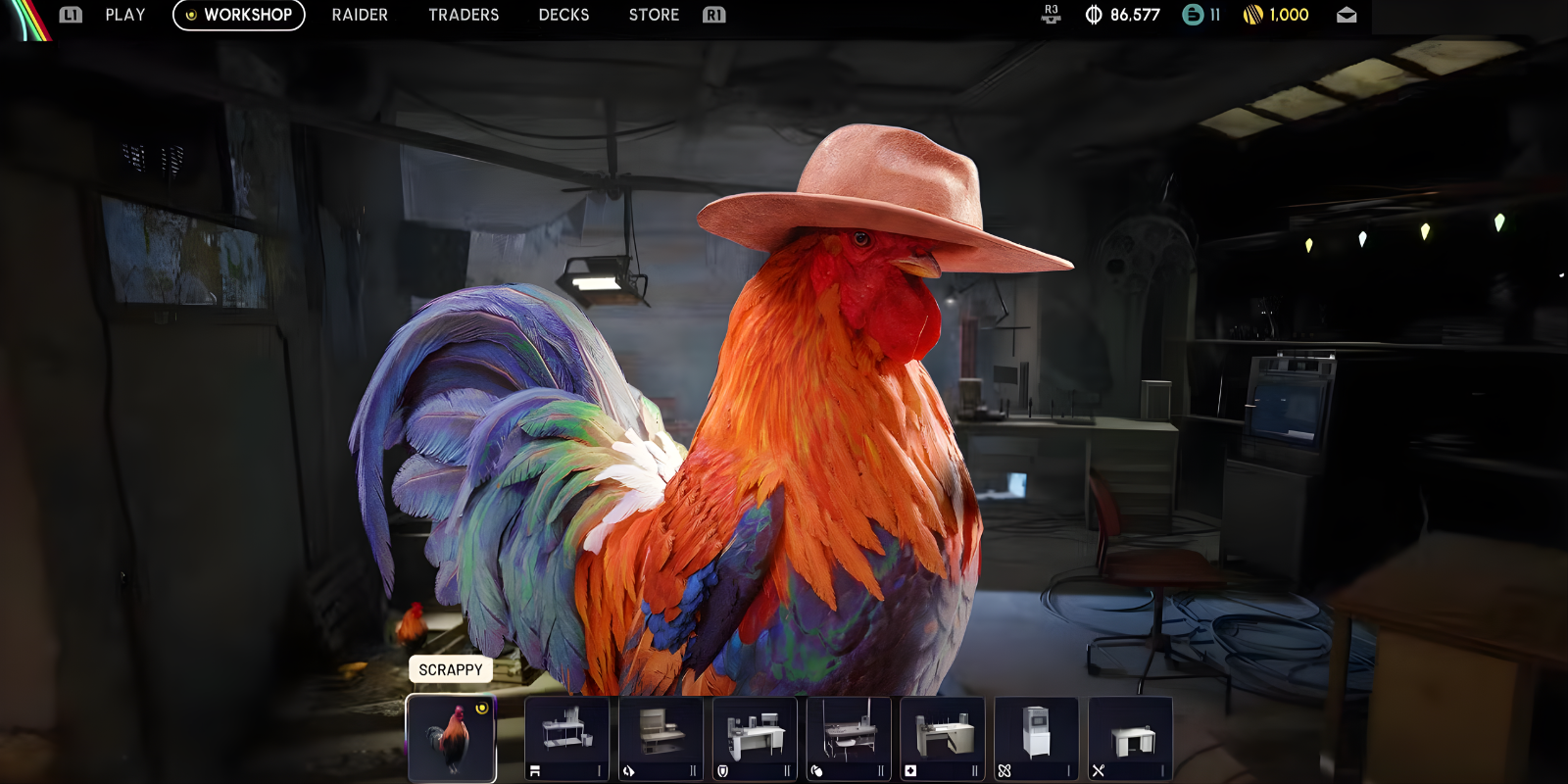Click the yellow badge on Scrappy's portrait

click(x=481, y=707)
